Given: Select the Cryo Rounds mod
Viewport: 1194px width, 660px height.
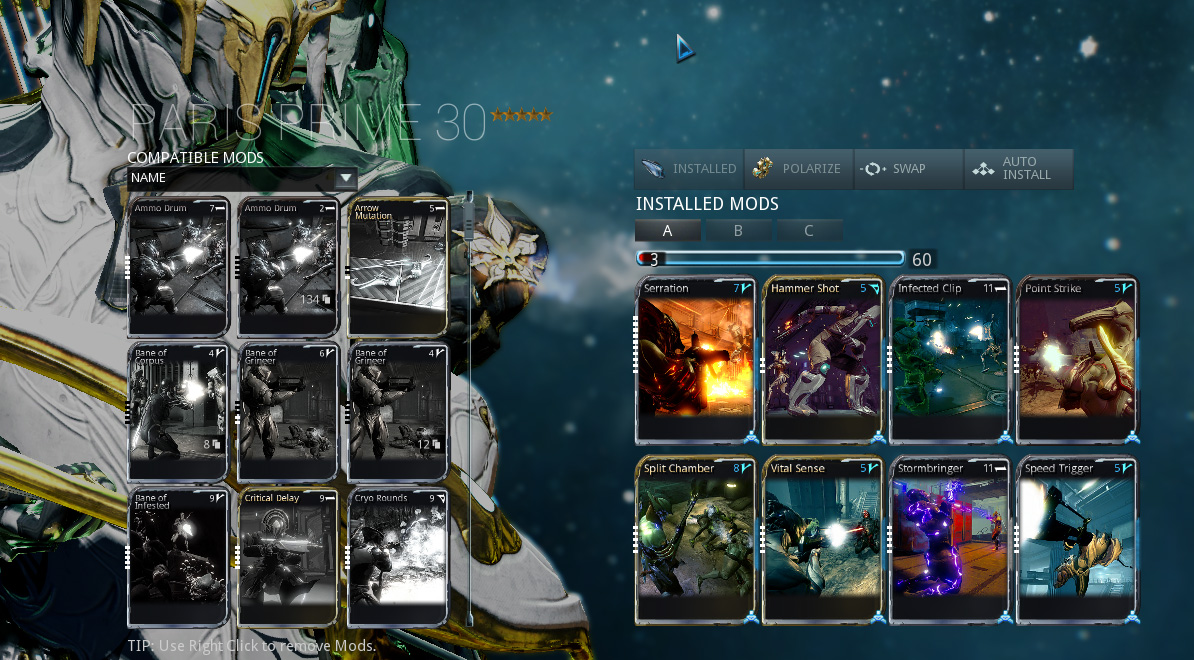Looking at the screenshot, I should coord(397,557).
